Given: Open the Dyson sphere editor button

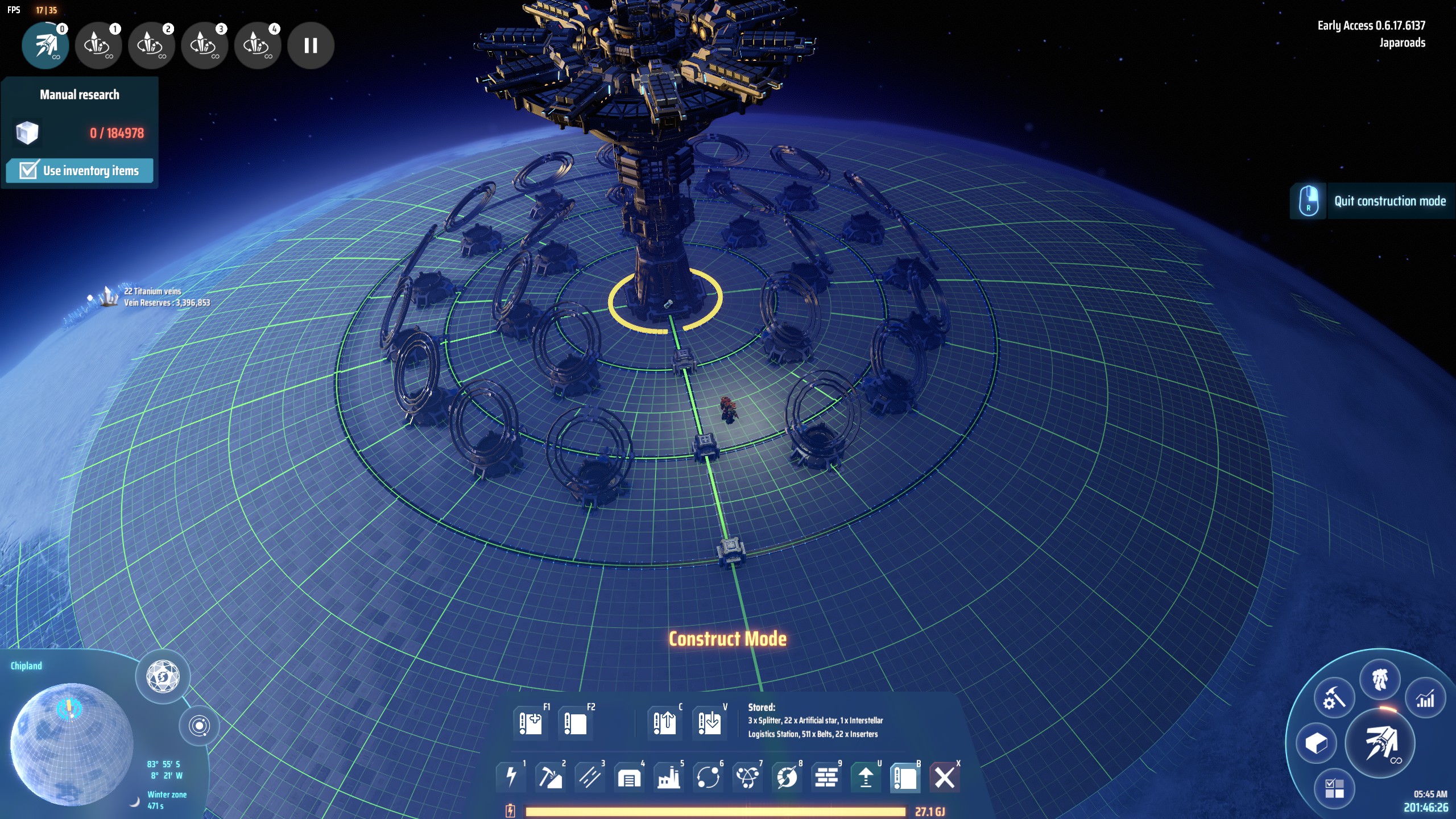Looking at the screenshot, I should 163,677.
